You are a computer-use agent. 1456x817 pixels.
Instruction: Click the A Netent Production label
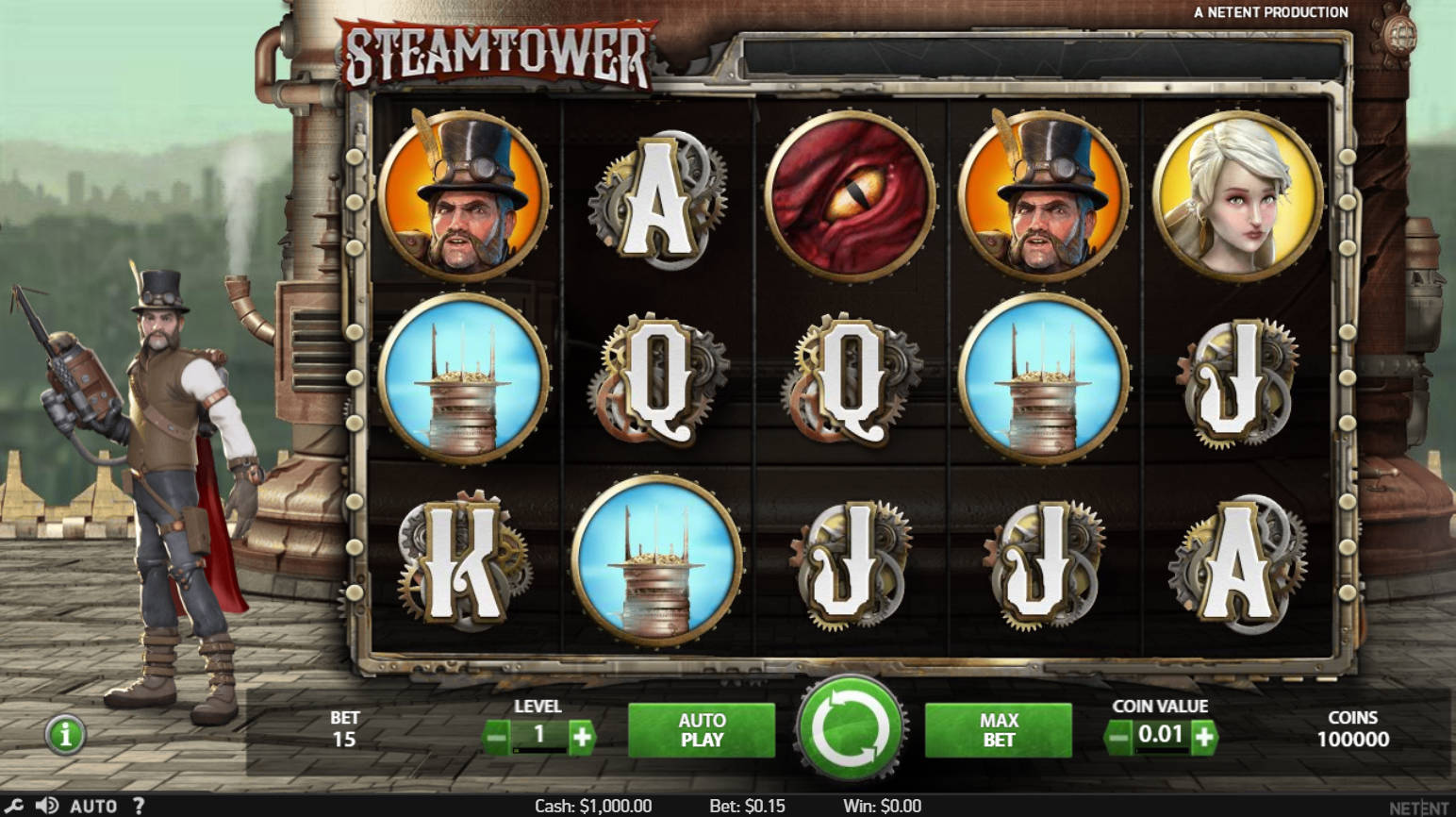coord(1271,11)
